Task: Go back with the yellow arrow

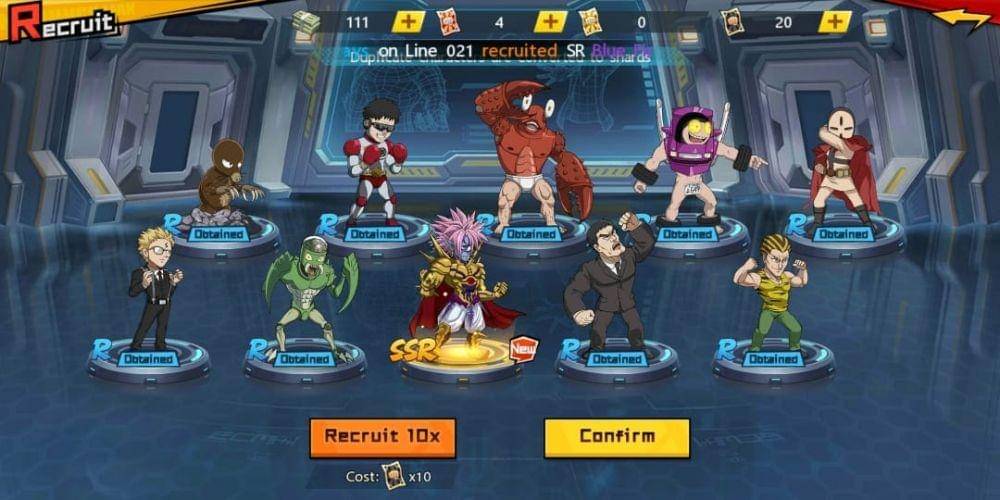Action: point(961,19)
